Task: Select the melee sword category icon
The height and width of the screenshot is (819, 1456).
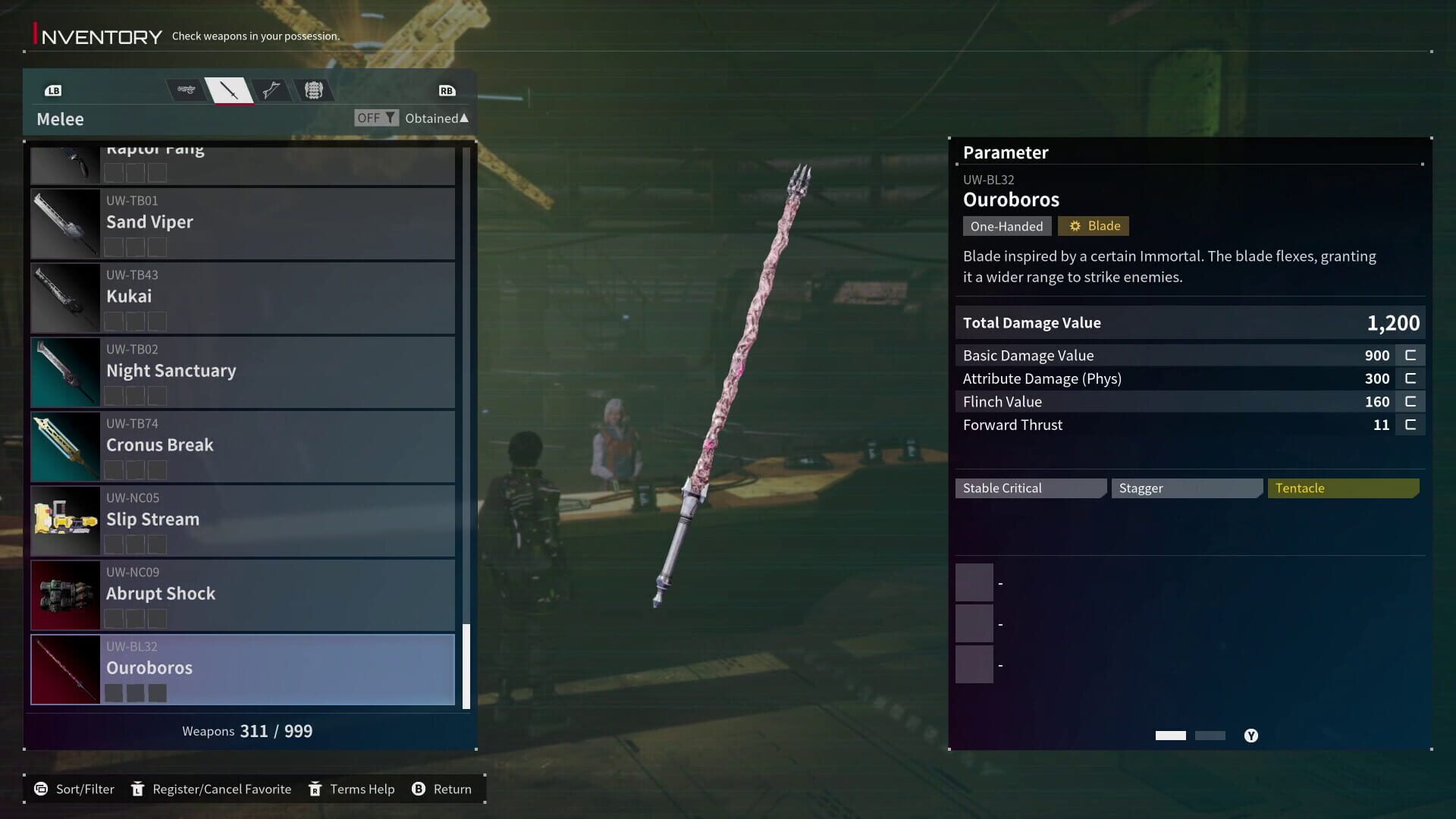Action: [x=230, y=89]
